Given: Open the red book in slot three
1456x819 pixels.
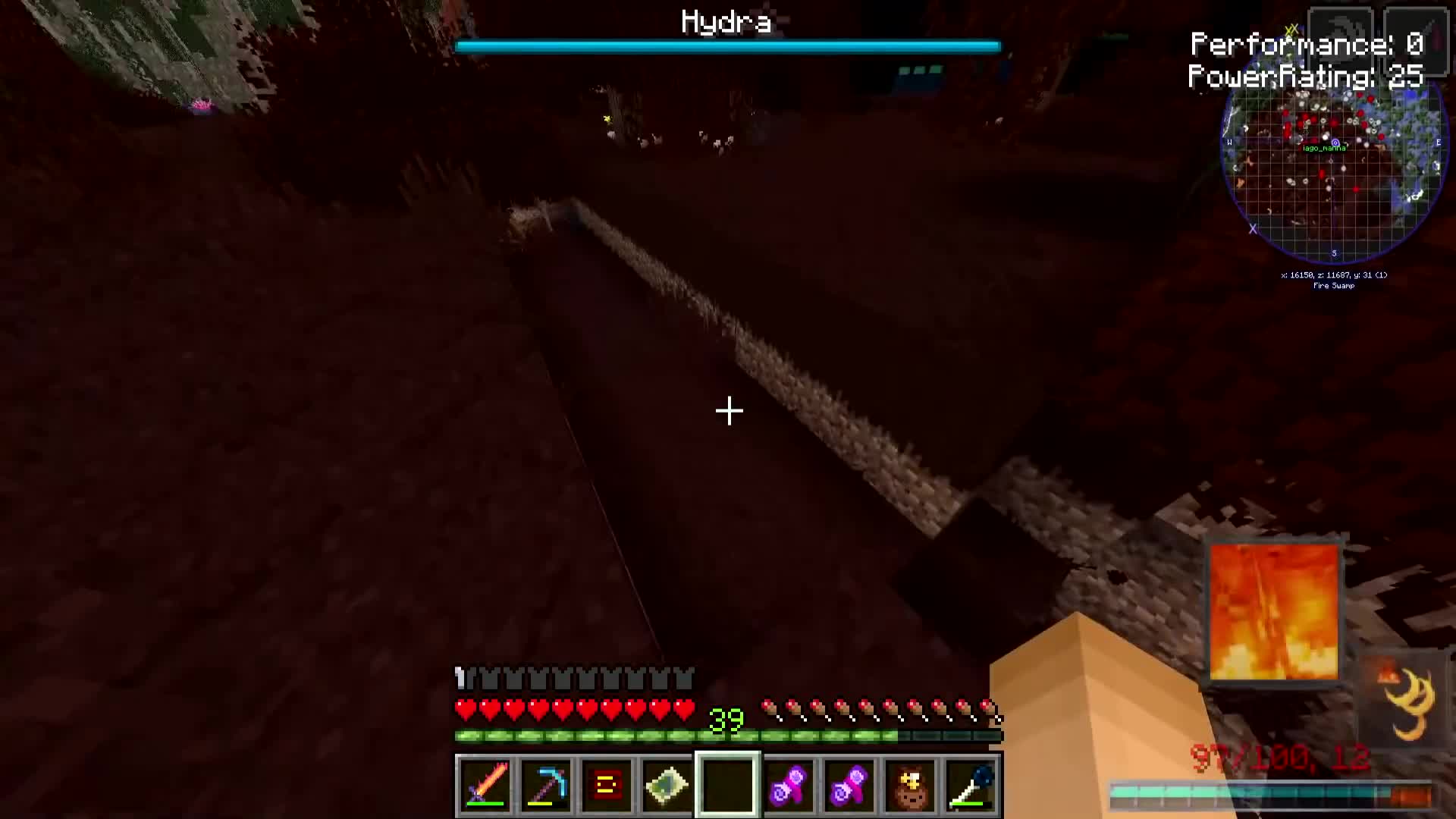Looking at the screenshot, I should click(606, 785).
